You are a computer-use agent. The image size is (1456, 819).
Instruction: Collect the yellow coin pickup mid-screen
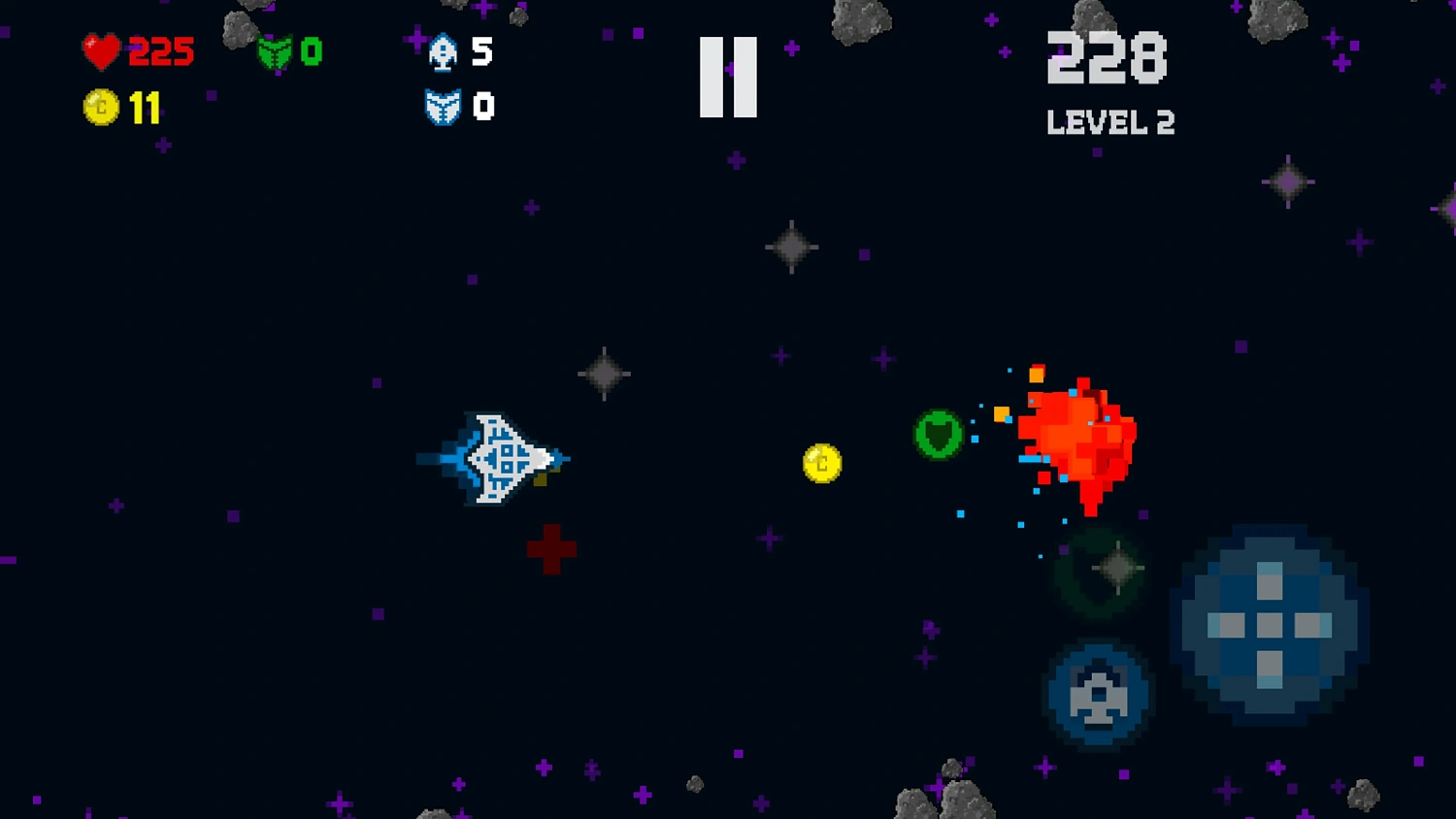[x=820, y=465]
